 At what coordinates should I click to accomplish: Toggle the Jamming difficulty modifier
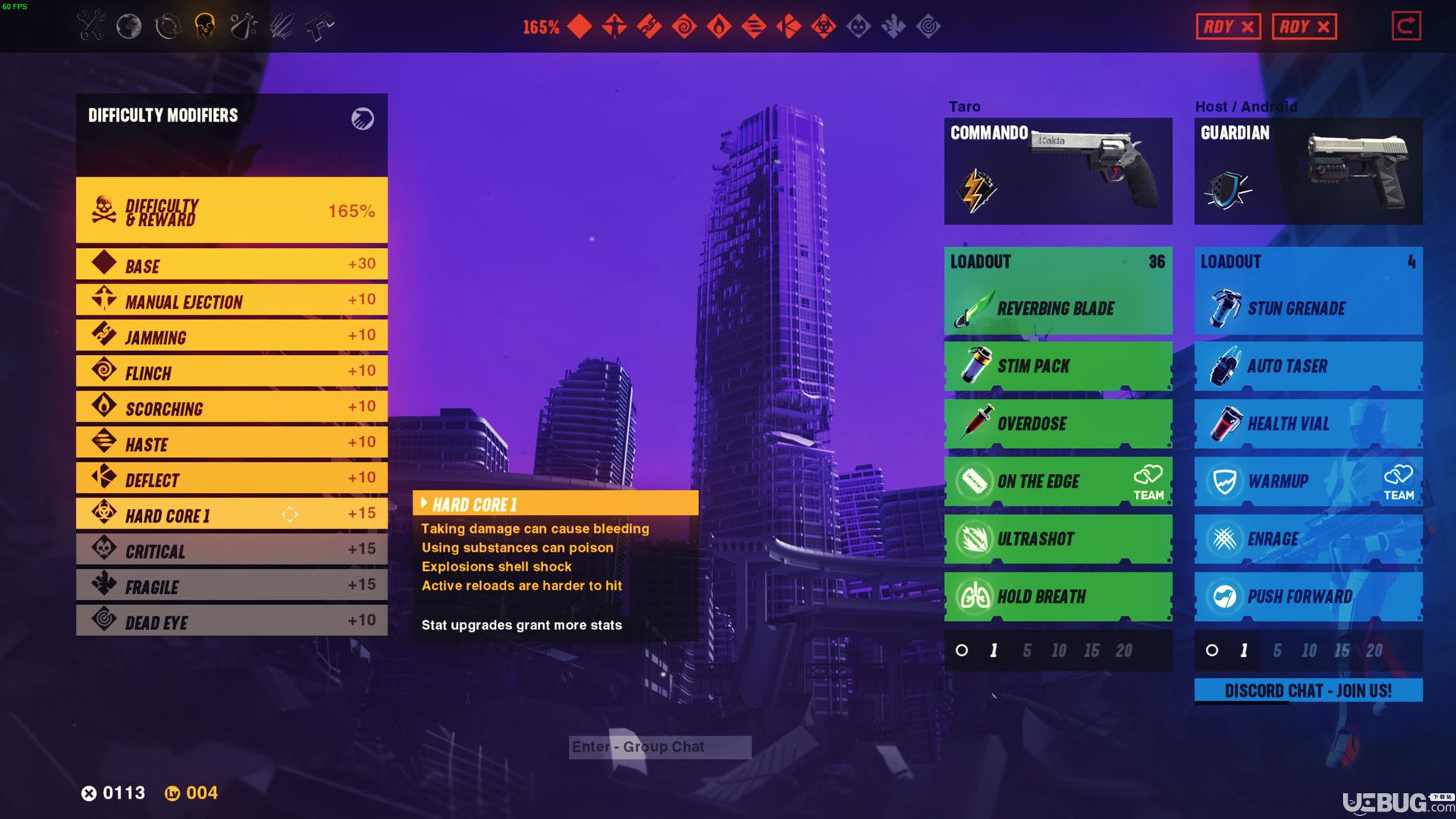231,336
